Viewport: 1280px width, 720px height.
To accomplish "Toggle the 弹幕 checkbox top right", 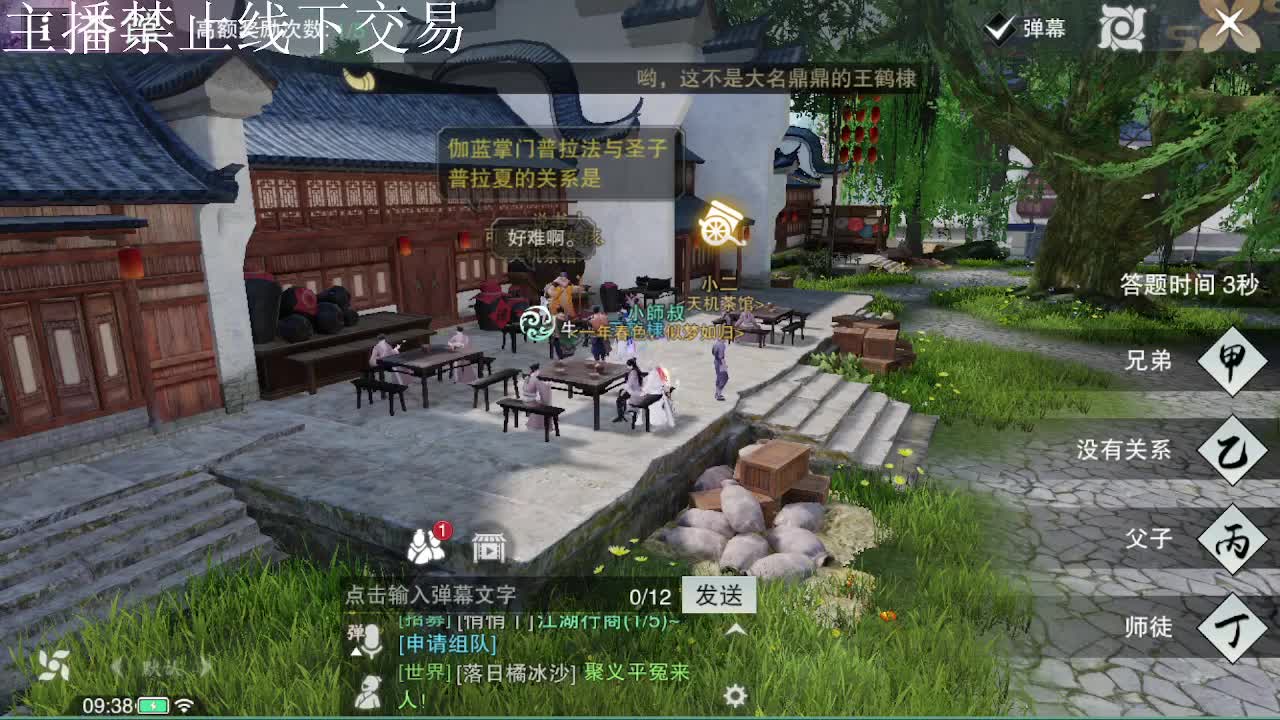I will coord(998,29).
